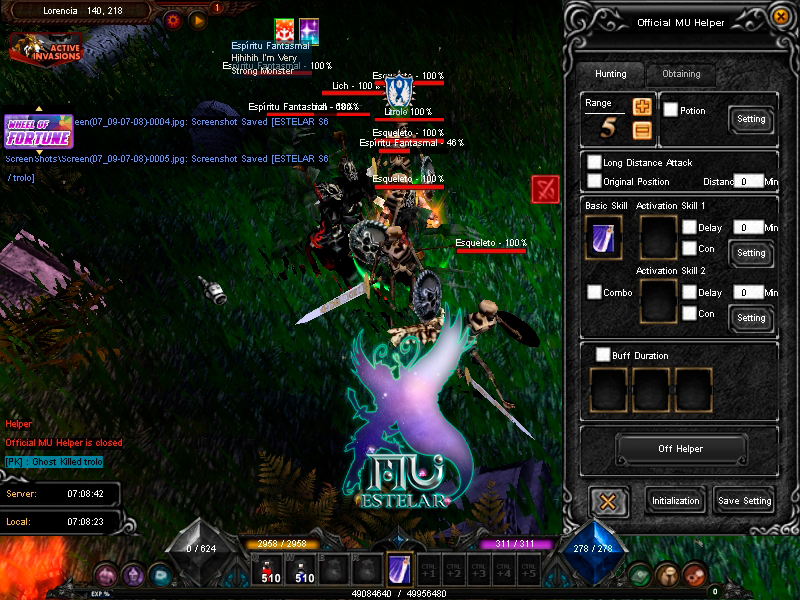This screenshot has width=800, height=600.
Task: Increase the hunting Range with plus
Action: point(642,106)
